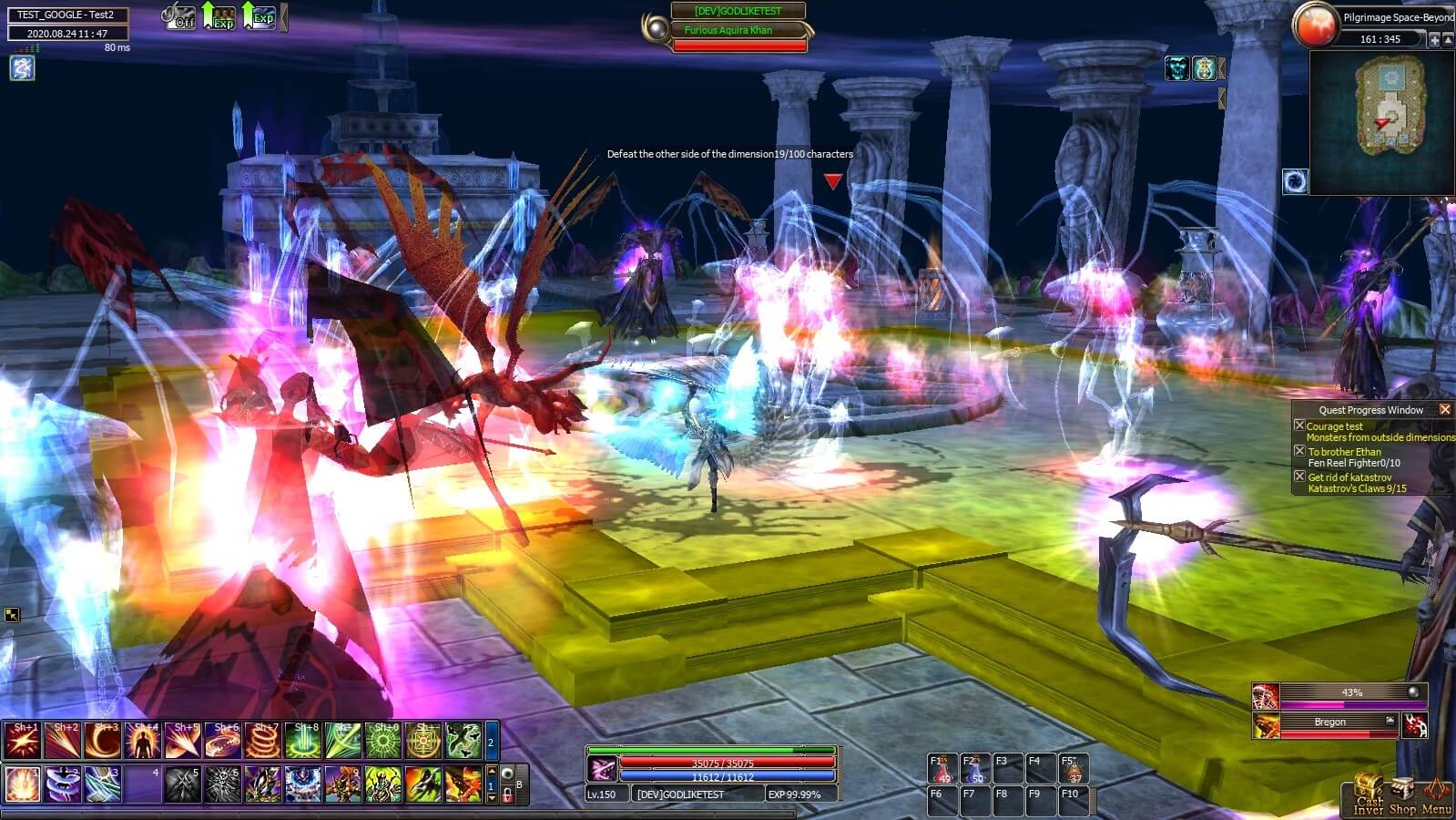Toggle the hotbar padlock lock
This screenshot has height=820, width=1456.
point(507,795)
